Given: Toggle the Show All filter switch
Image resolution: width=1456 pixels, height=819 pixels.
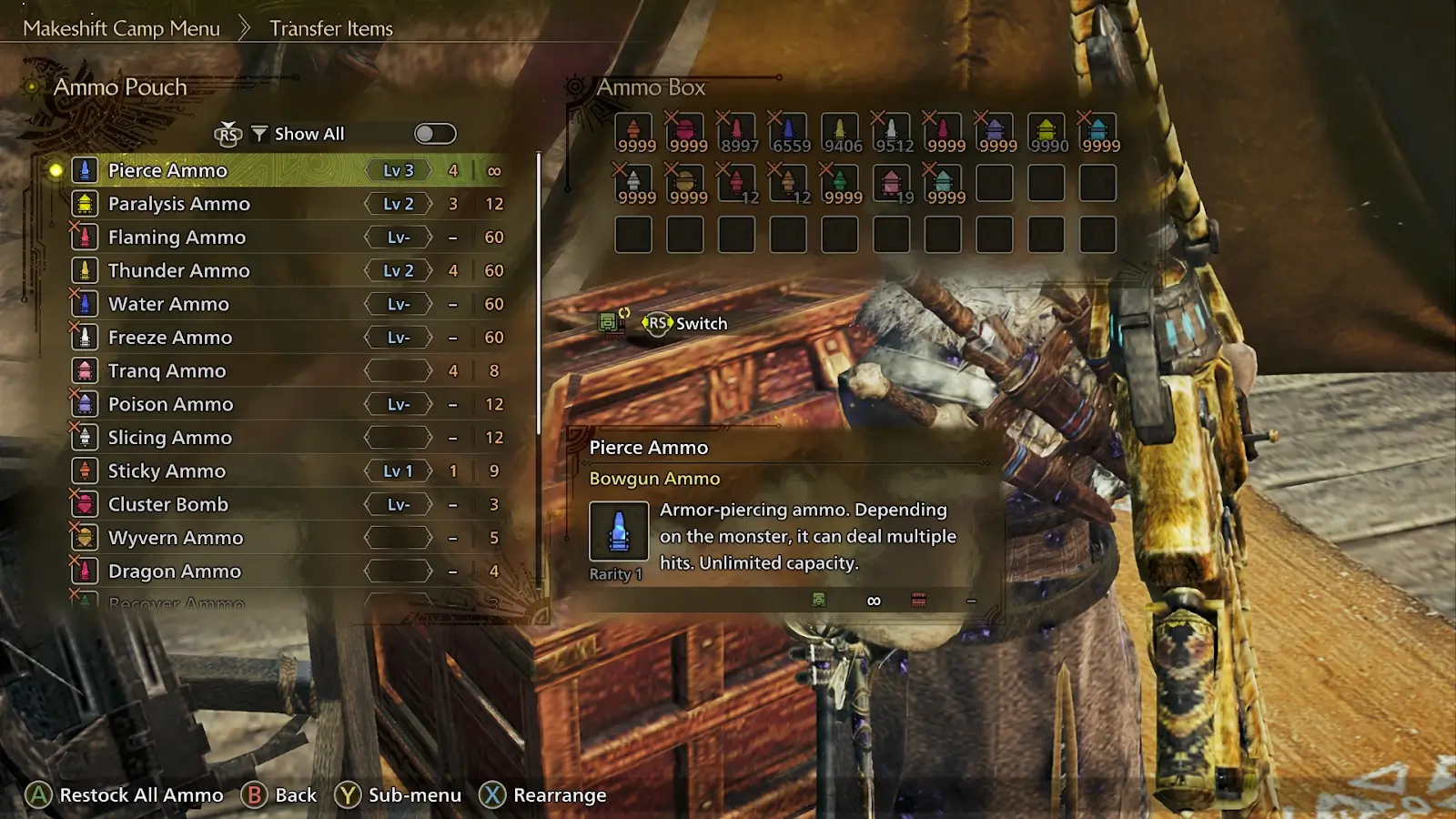Looking at the screenshot, I should pos(434,133).
